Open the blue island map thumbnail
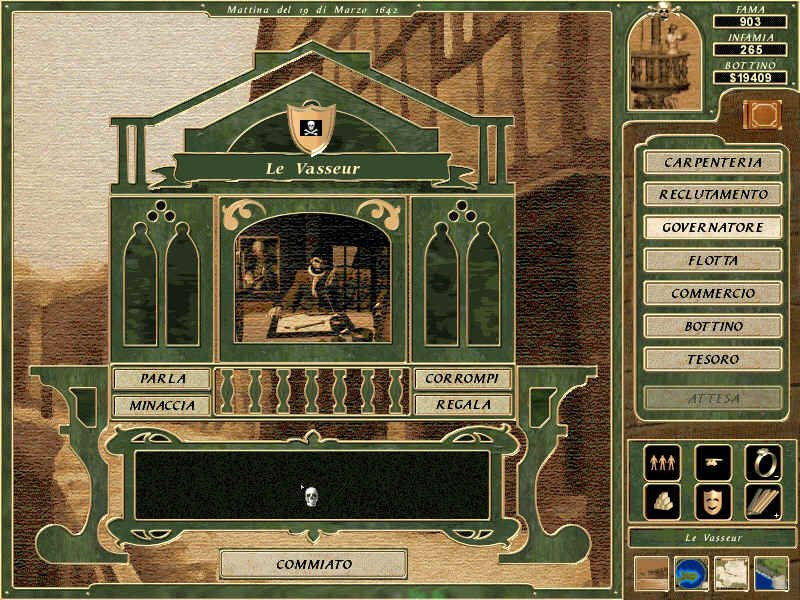This screenshot has height=600, width=800. tap(691, 574)
